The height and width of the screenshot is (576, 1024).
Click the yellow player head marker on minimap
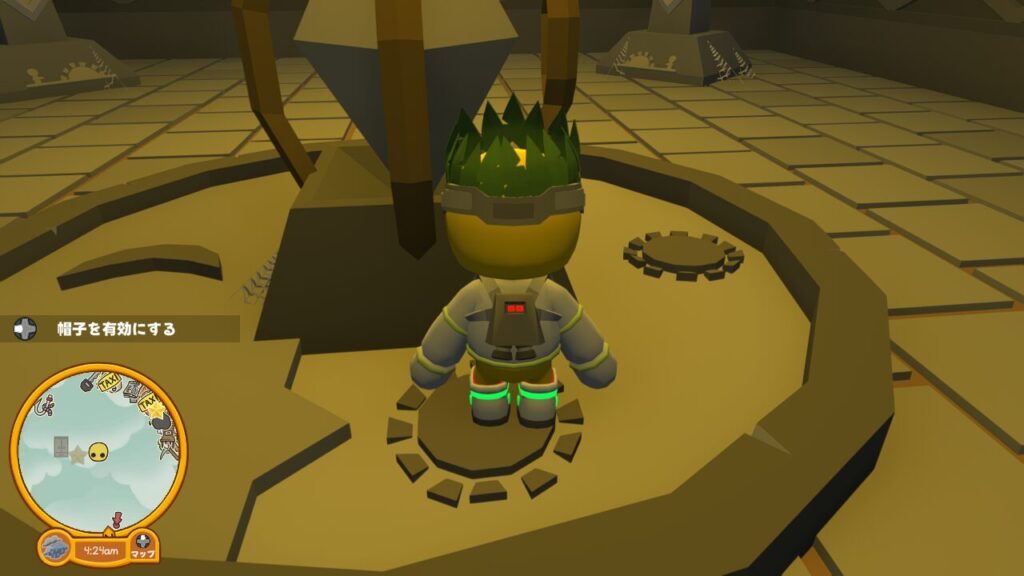point(98,453)
